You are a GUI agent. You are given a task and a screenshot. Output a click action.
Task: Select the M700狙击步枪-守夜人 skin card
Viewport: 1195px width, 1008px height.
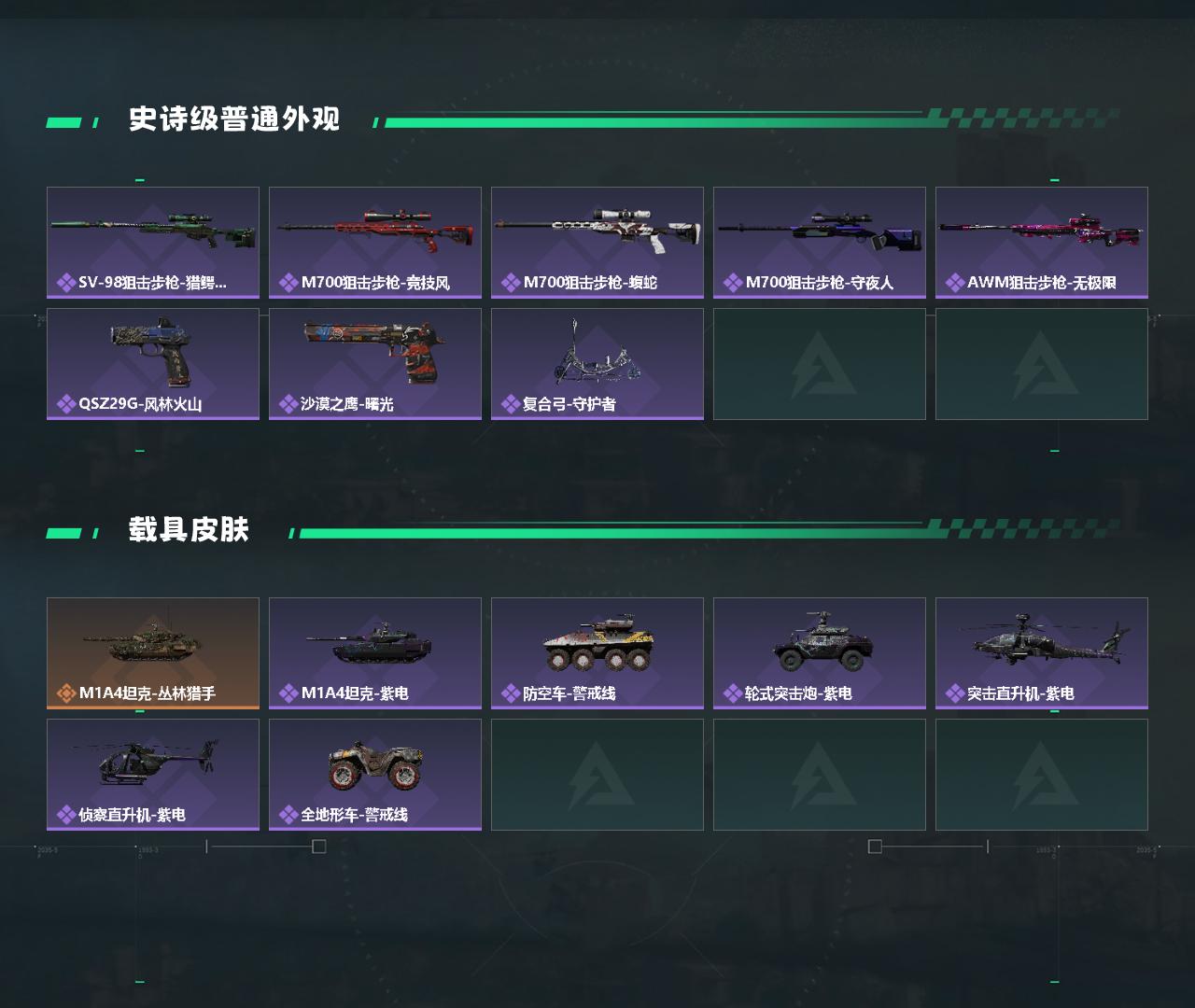tap(819, 241)
